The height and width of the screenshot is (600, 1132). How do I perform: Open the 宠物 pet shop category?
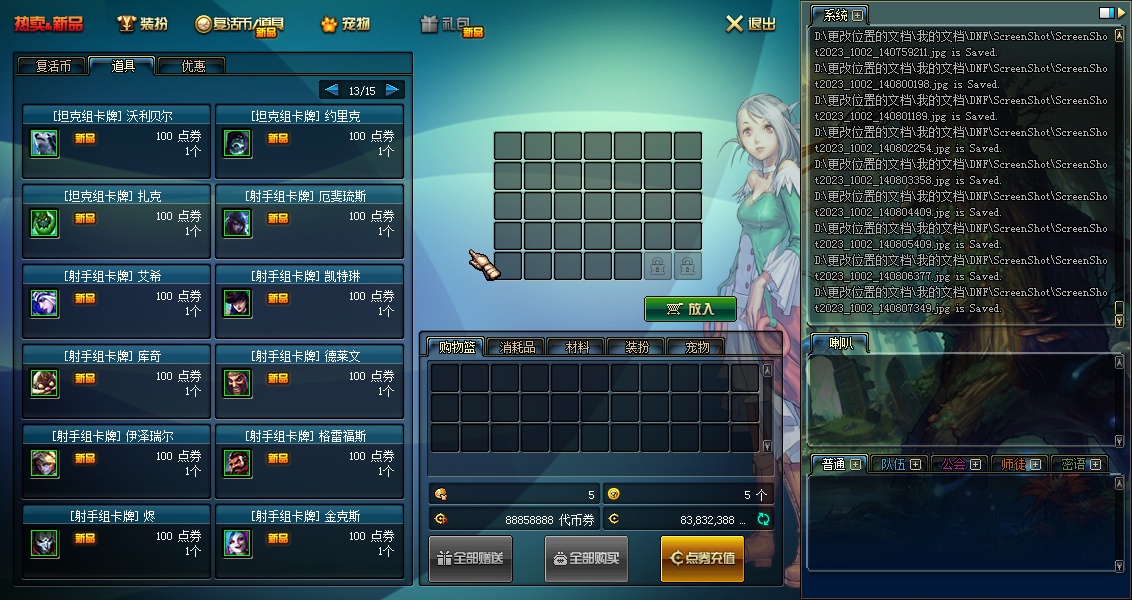pos(344,23)
